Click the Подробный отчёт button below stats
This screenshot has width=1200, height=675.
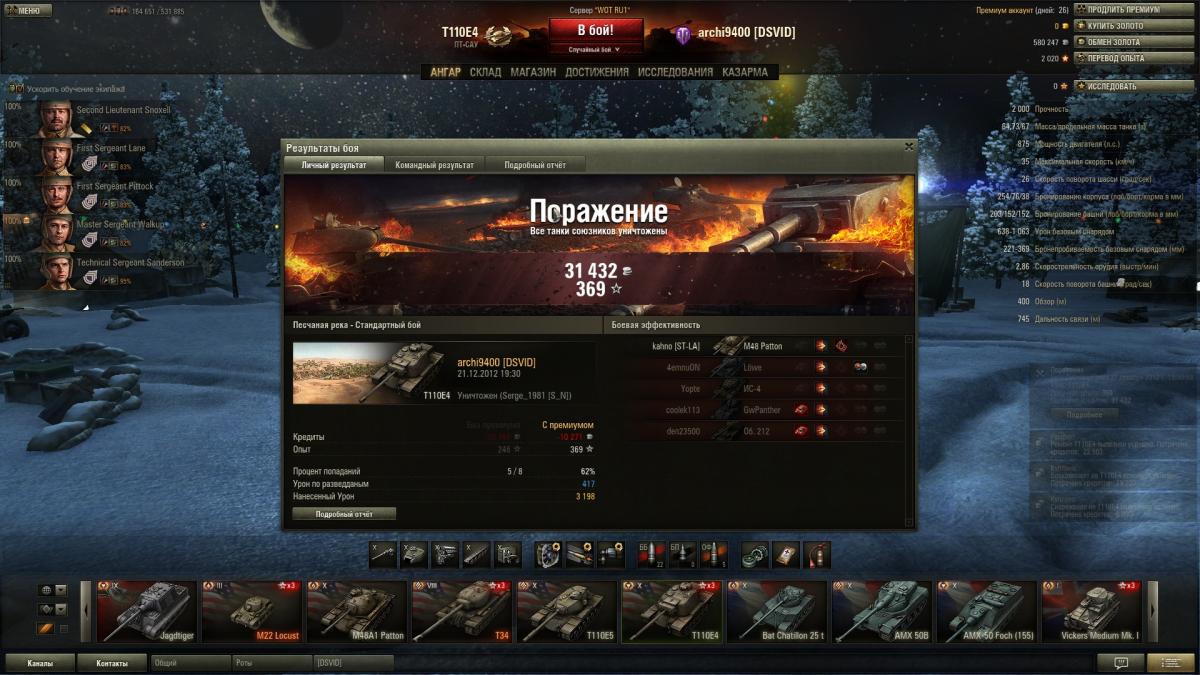pyautogui.click(x=344, y=514)
